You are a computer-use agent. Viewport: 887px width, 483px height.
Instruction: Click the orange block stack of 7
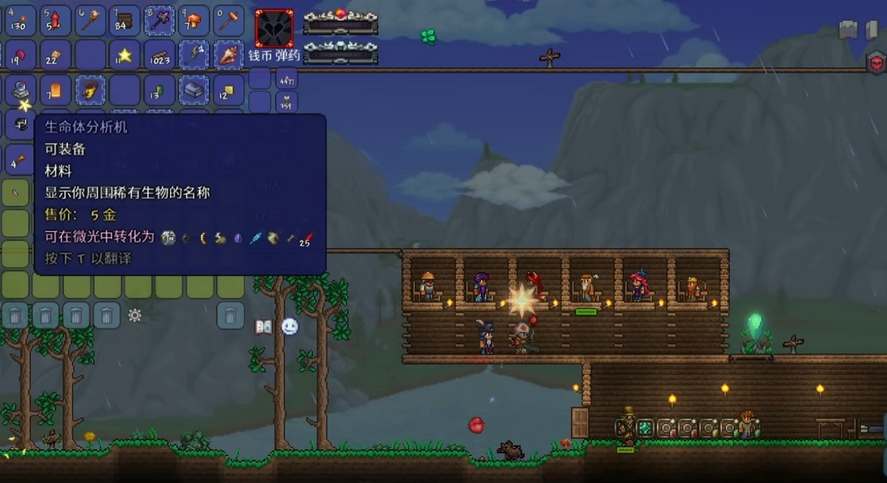pyautogui.click(x=55, y=90)
